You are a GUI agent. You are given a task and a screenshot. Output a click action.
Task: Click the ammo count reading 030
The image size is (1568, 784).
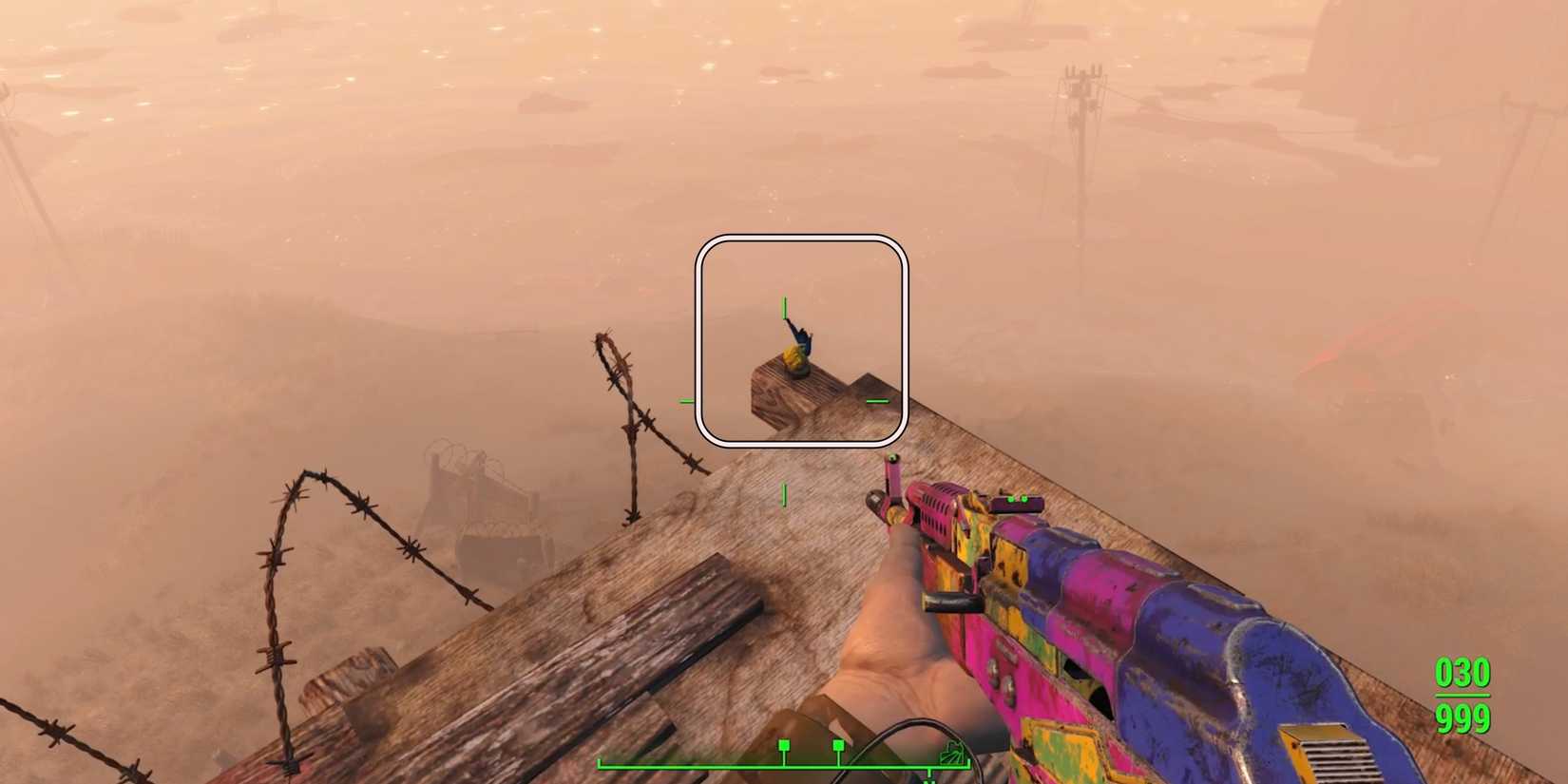point(1462,673)
